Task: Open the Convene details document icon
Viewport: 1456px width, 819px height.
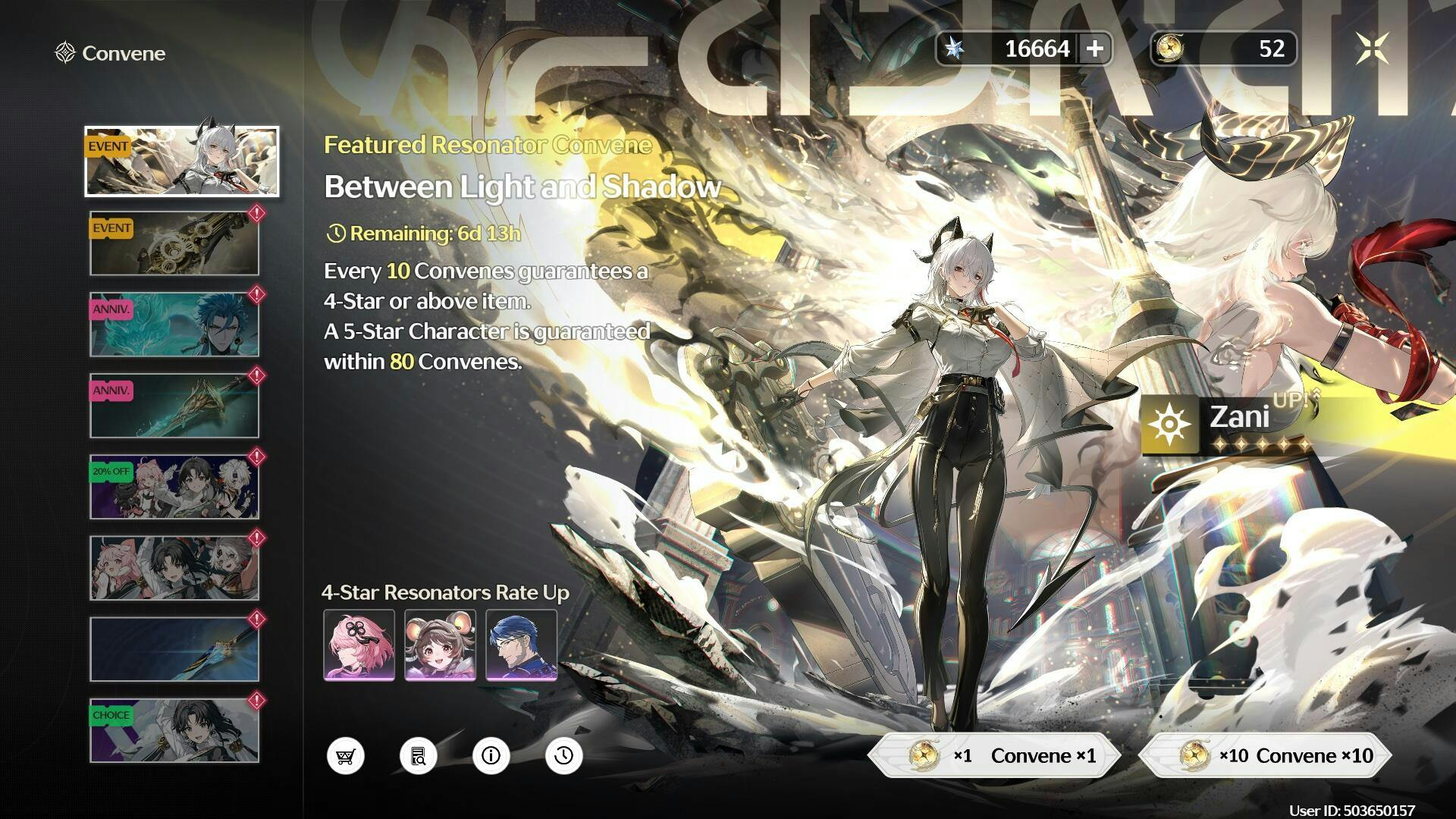Action: pyautogui.click(x=419, y=756)
